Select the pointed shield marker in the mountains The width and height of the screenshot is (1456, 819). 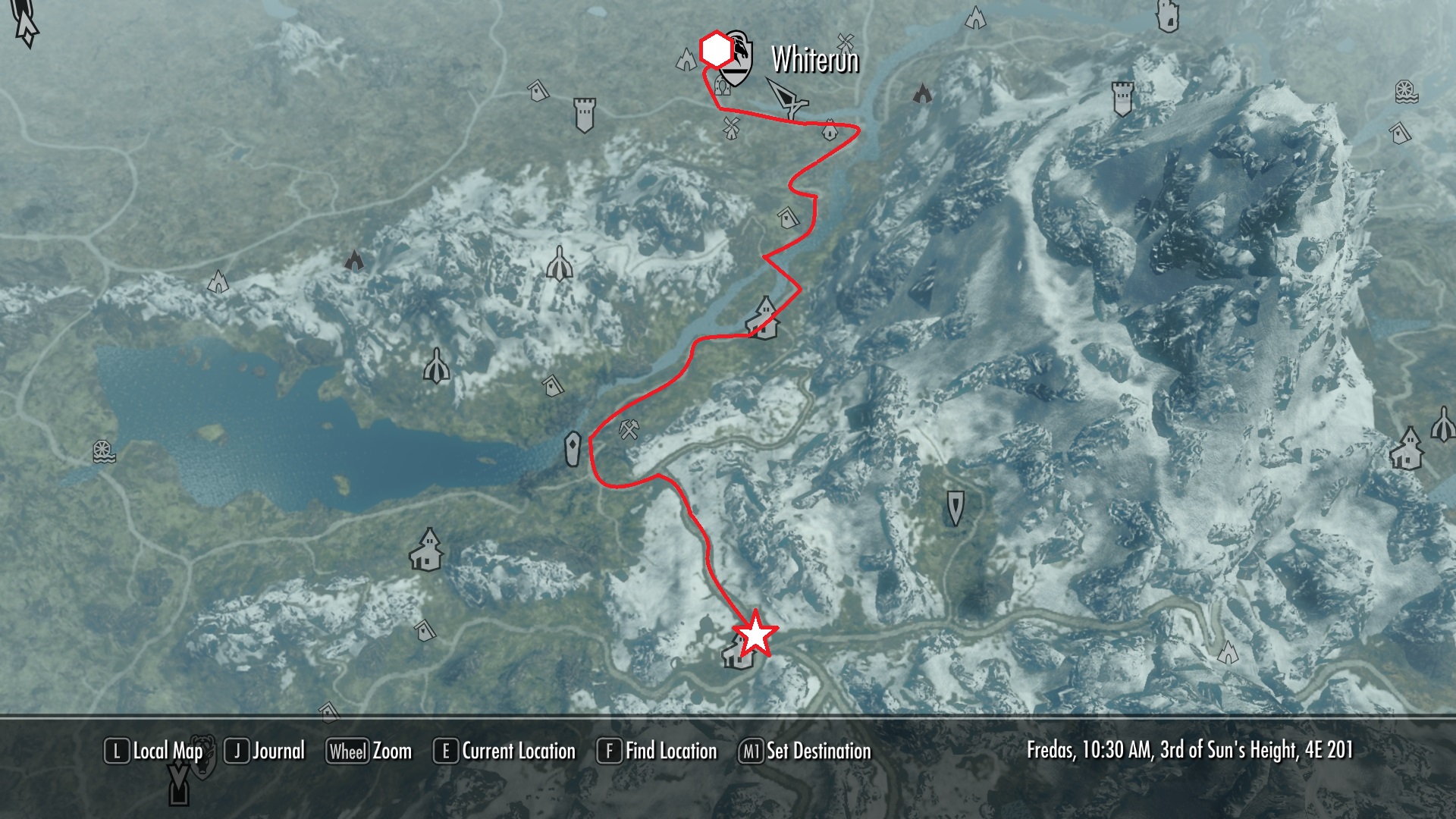[x=955, y=507]
